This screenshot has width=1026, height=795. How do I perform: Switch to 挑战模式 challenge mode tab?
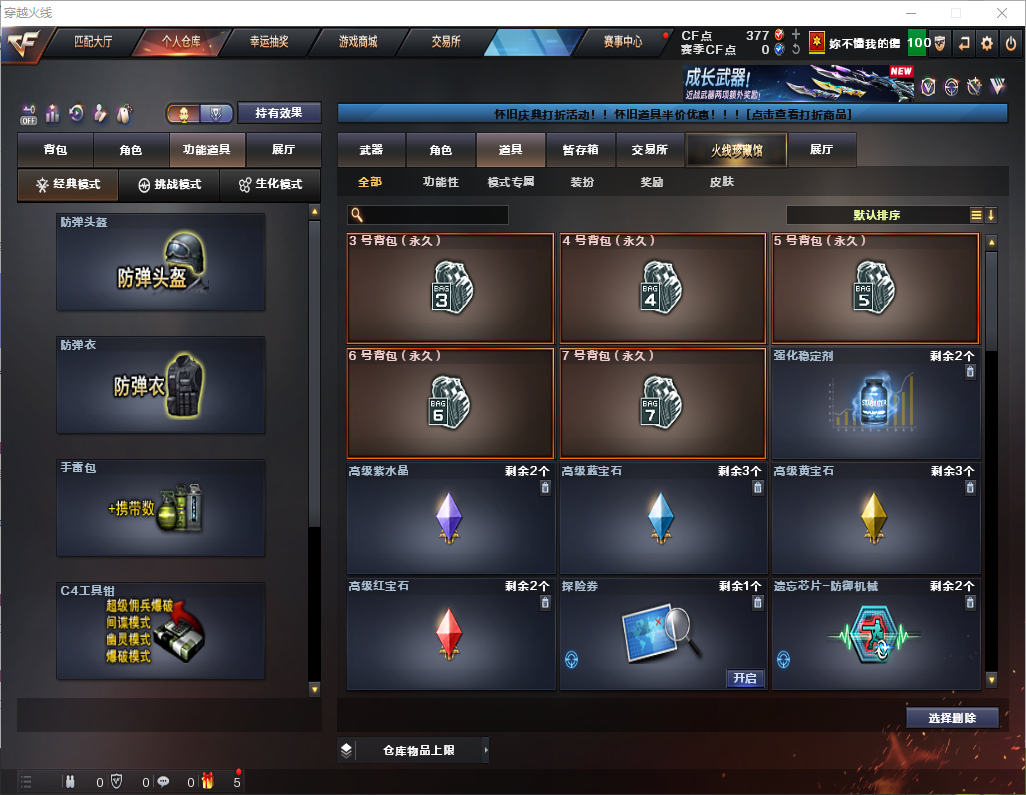(170, 185)
